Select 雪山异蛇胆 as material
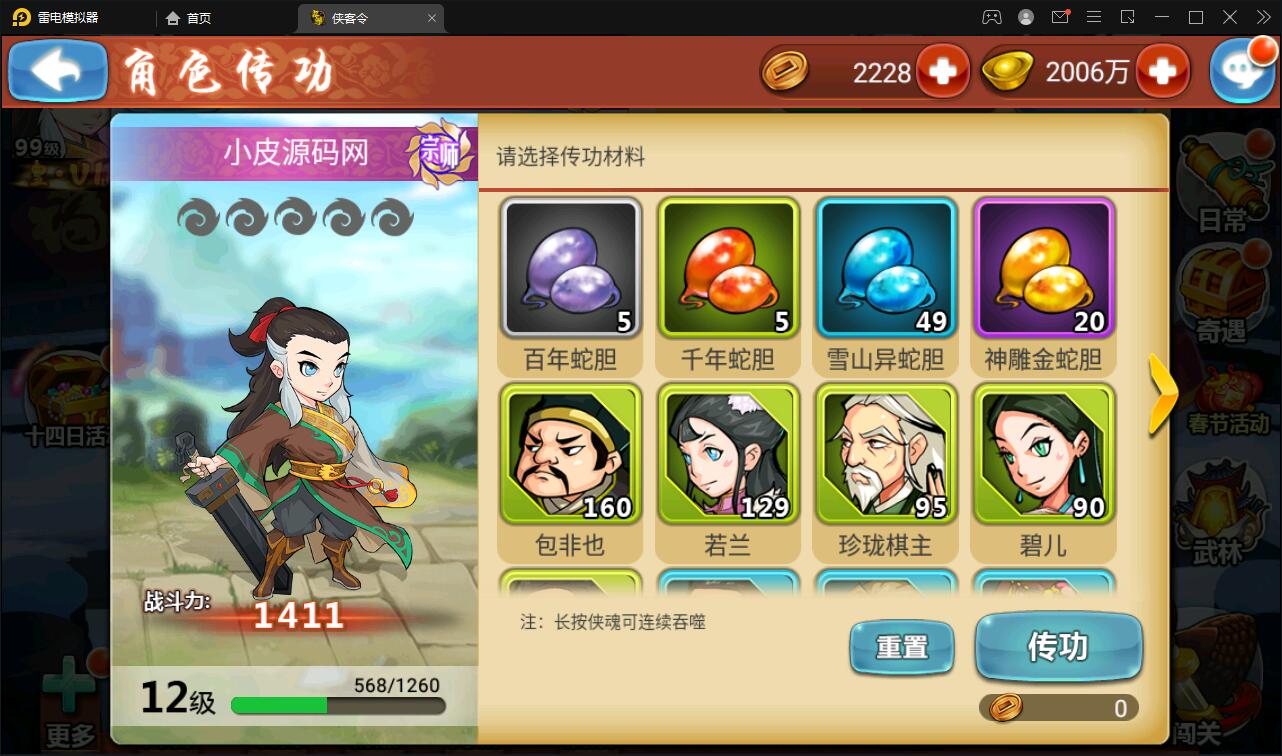Screen dimensions: 1282x756 (x=886, y=268)
